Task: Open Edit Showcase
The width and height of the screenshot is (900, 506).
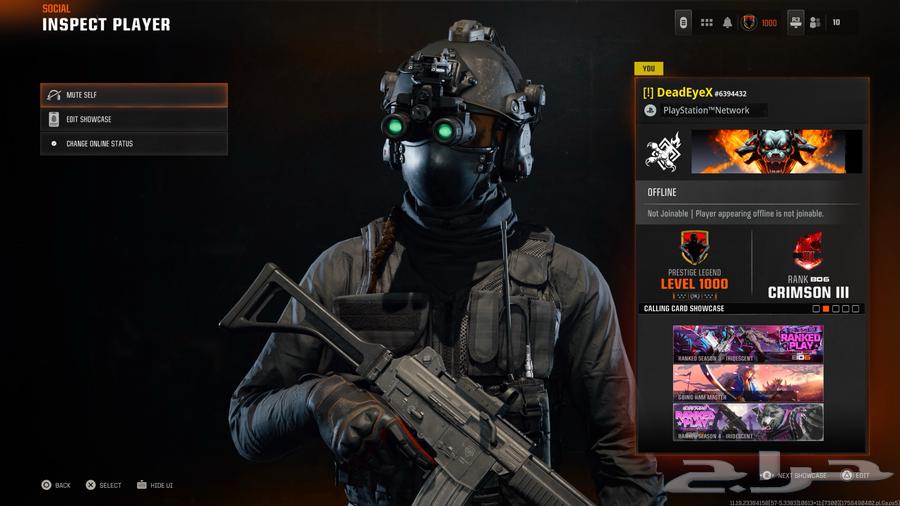Action: click(134, 119)
